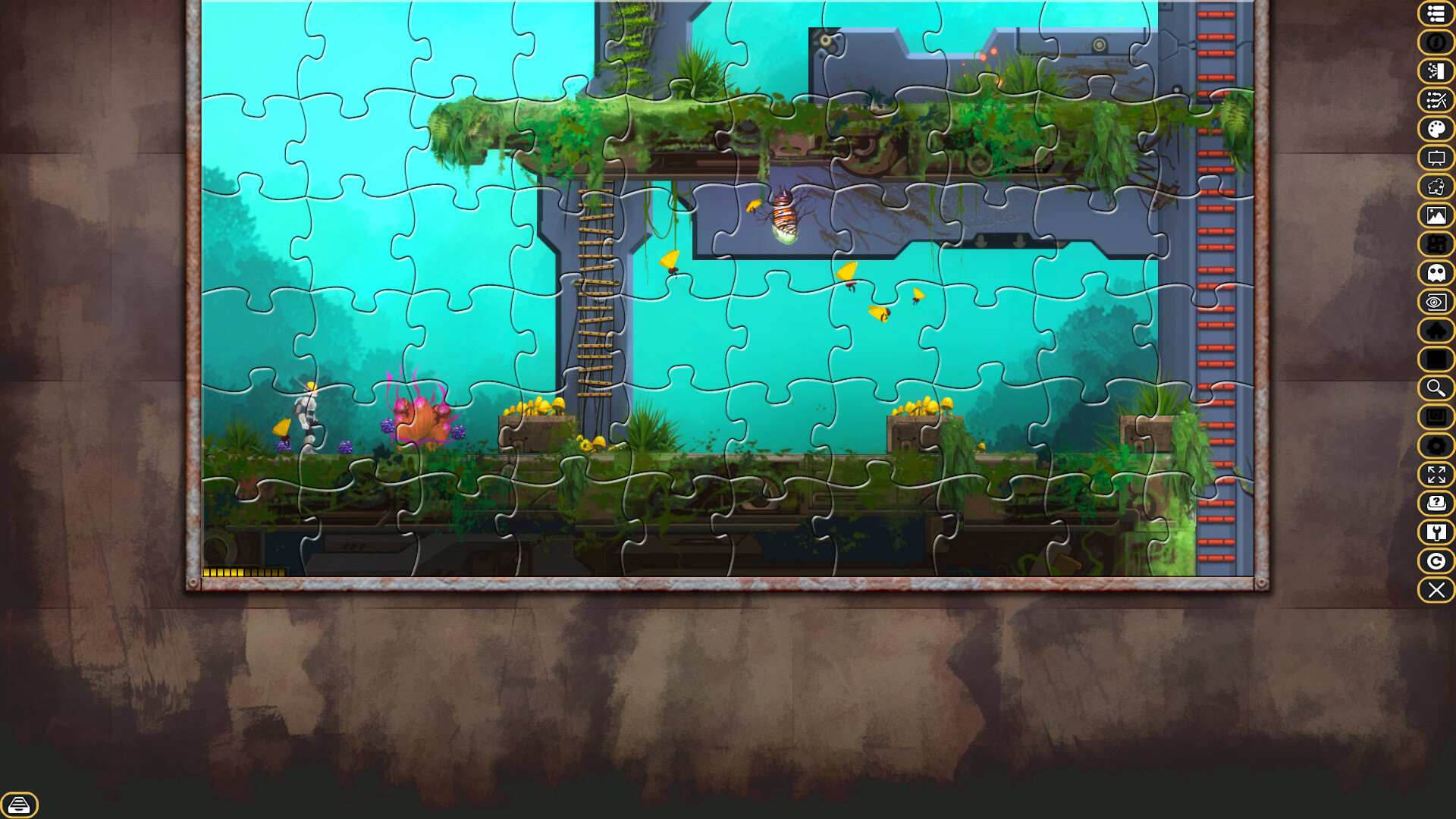Click the sort pieces sidebar icon
The image size is (1456, 819).
tap(1436, 71)
